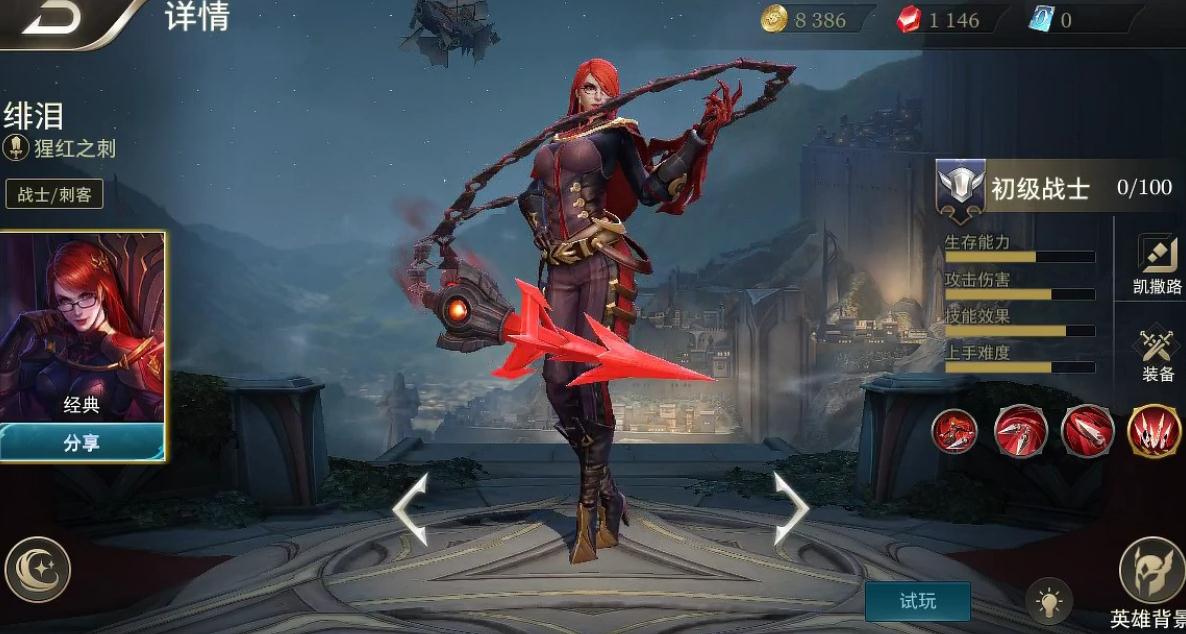This screenshot has width=1186, height=634.
Task: Open the red gem currency counter
Action: click(940, 20)
